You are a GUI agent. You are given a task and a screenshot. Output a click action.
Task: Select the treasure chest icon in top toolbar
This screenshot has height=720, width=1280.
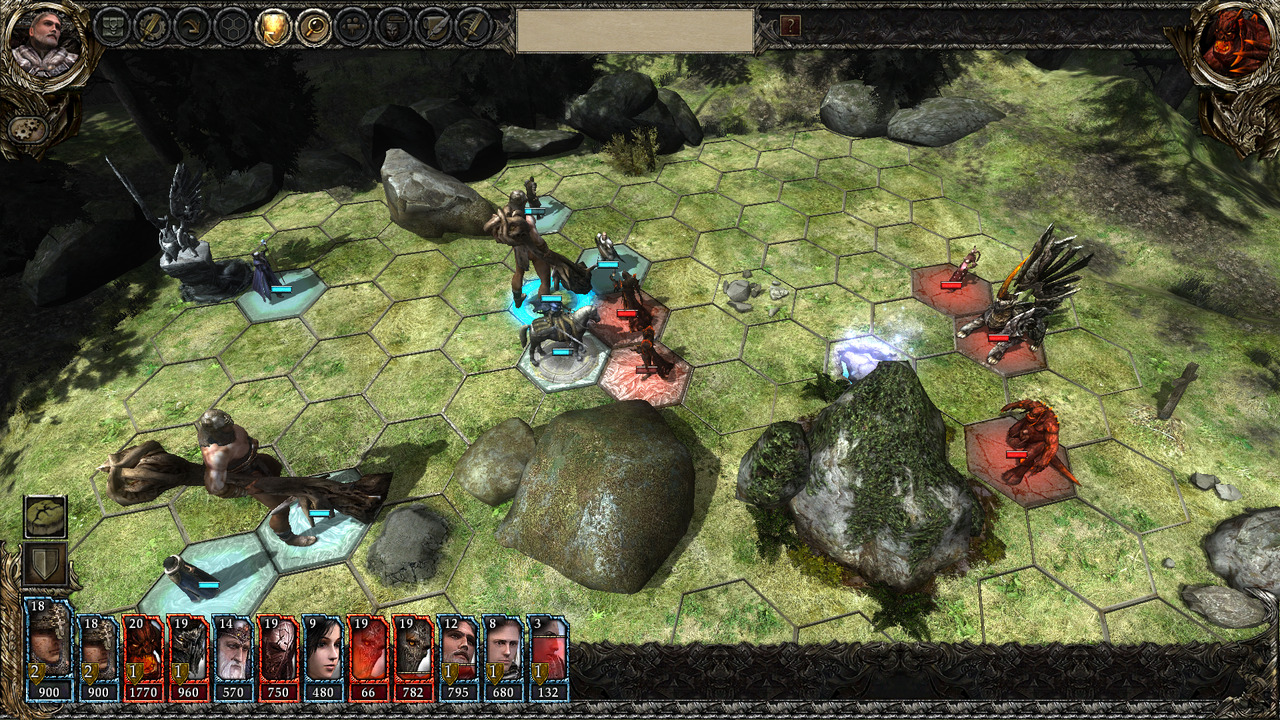[112, 27]
